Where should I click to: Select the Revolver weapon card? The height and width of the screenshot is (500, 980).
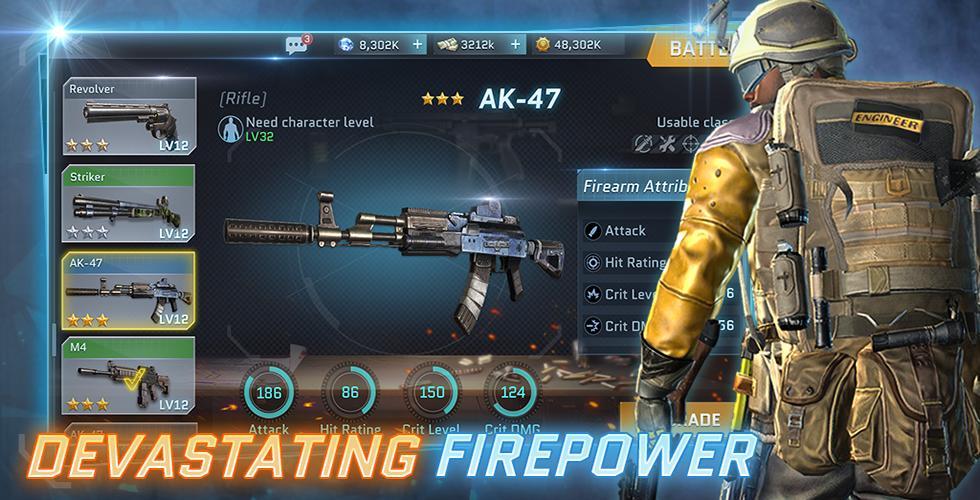tap(129, 119)
